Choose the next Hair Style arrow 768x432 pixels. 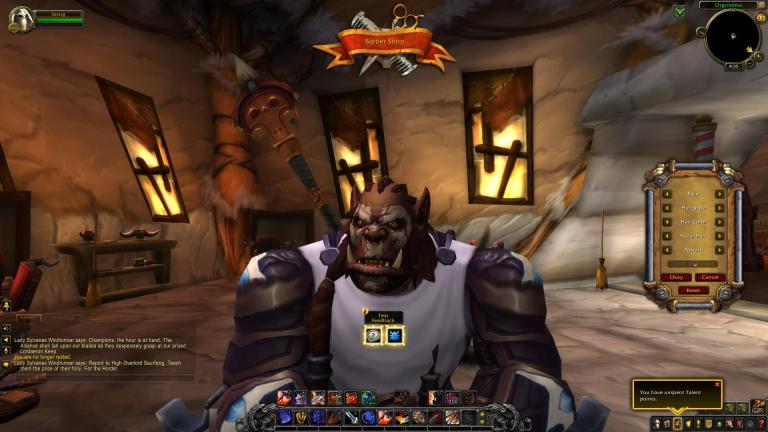click(x=719, y=208)
